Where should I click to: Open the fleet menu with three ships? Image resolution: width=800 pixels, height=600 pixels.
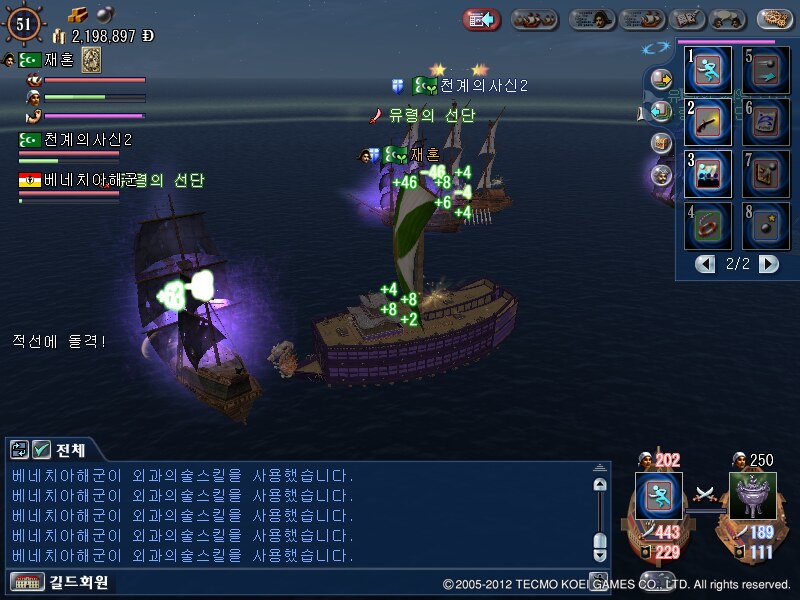(535, 19)
